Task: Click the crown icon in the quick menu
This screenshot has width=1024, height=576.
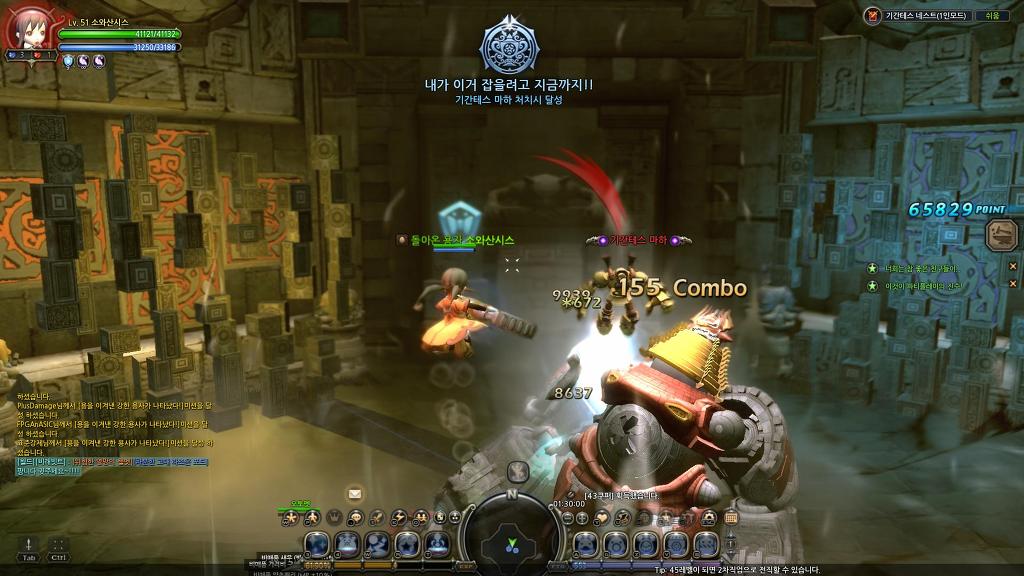Action: tap(335, 517)
